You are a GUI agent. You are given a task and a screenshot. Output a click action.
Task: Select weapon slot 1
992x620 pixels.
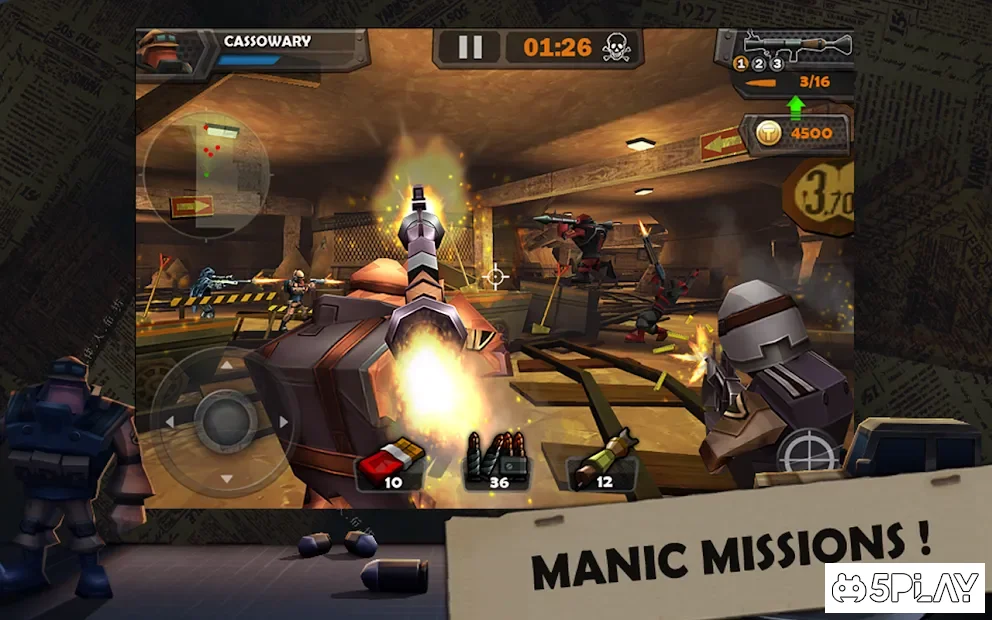742,64
